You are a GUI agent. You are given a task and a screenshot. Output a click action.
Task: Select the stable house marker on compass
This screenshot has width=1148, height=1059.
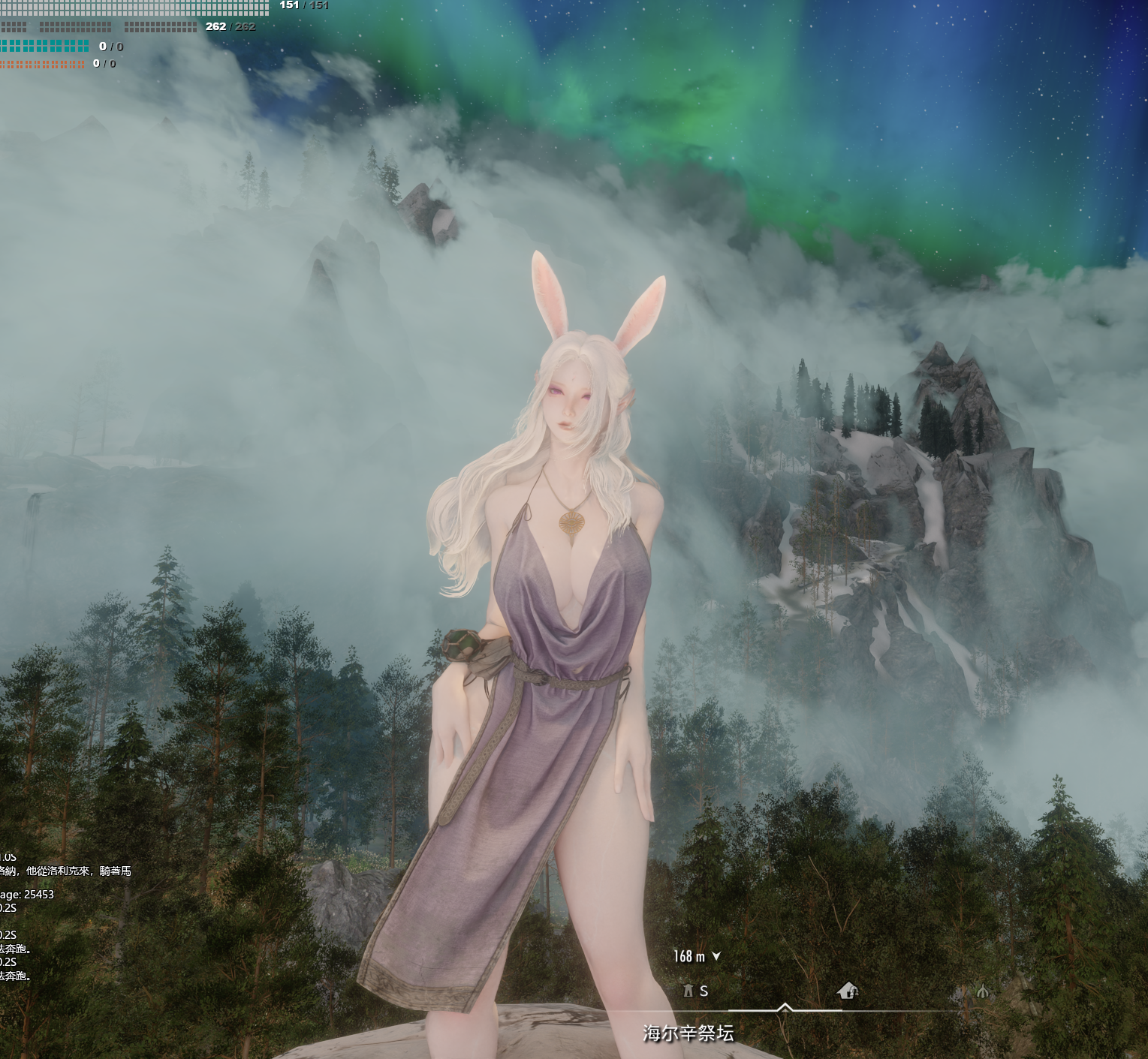coord(848,991)
